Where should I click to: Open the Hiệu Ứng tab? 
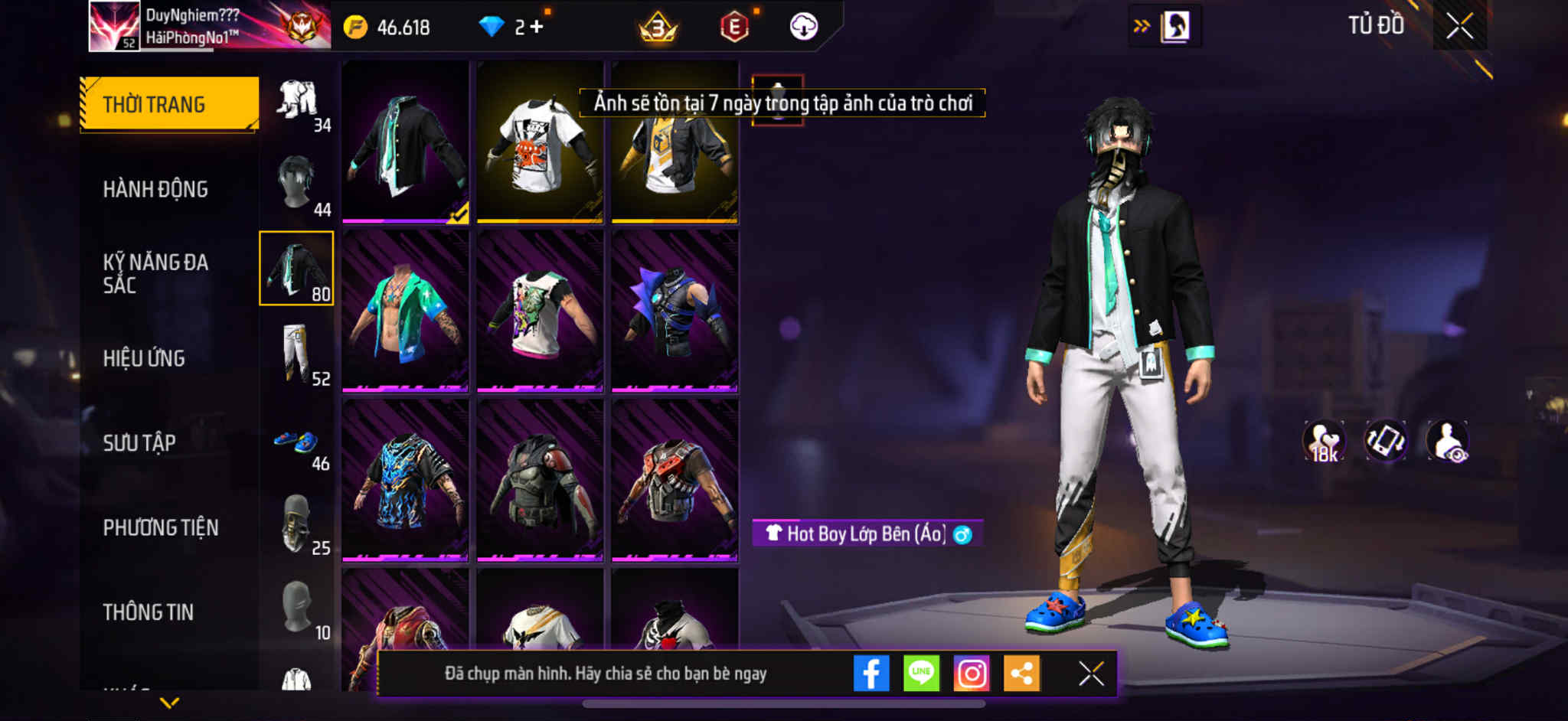click(144, 358)
